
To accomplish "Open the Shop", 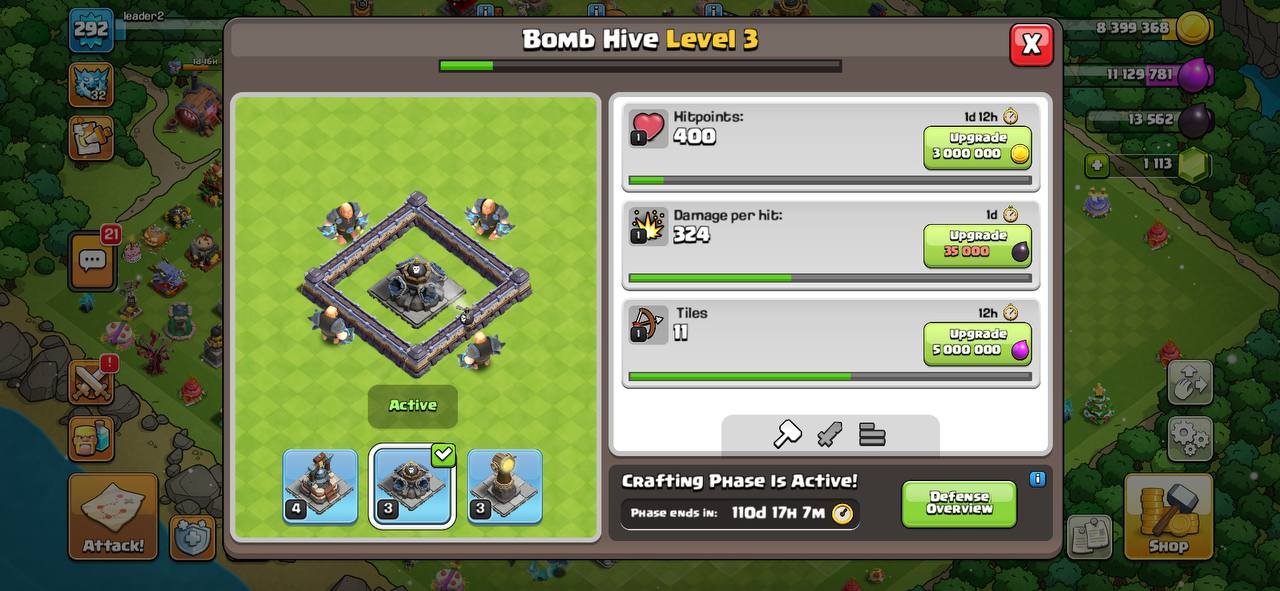I will pos(1167,516).
